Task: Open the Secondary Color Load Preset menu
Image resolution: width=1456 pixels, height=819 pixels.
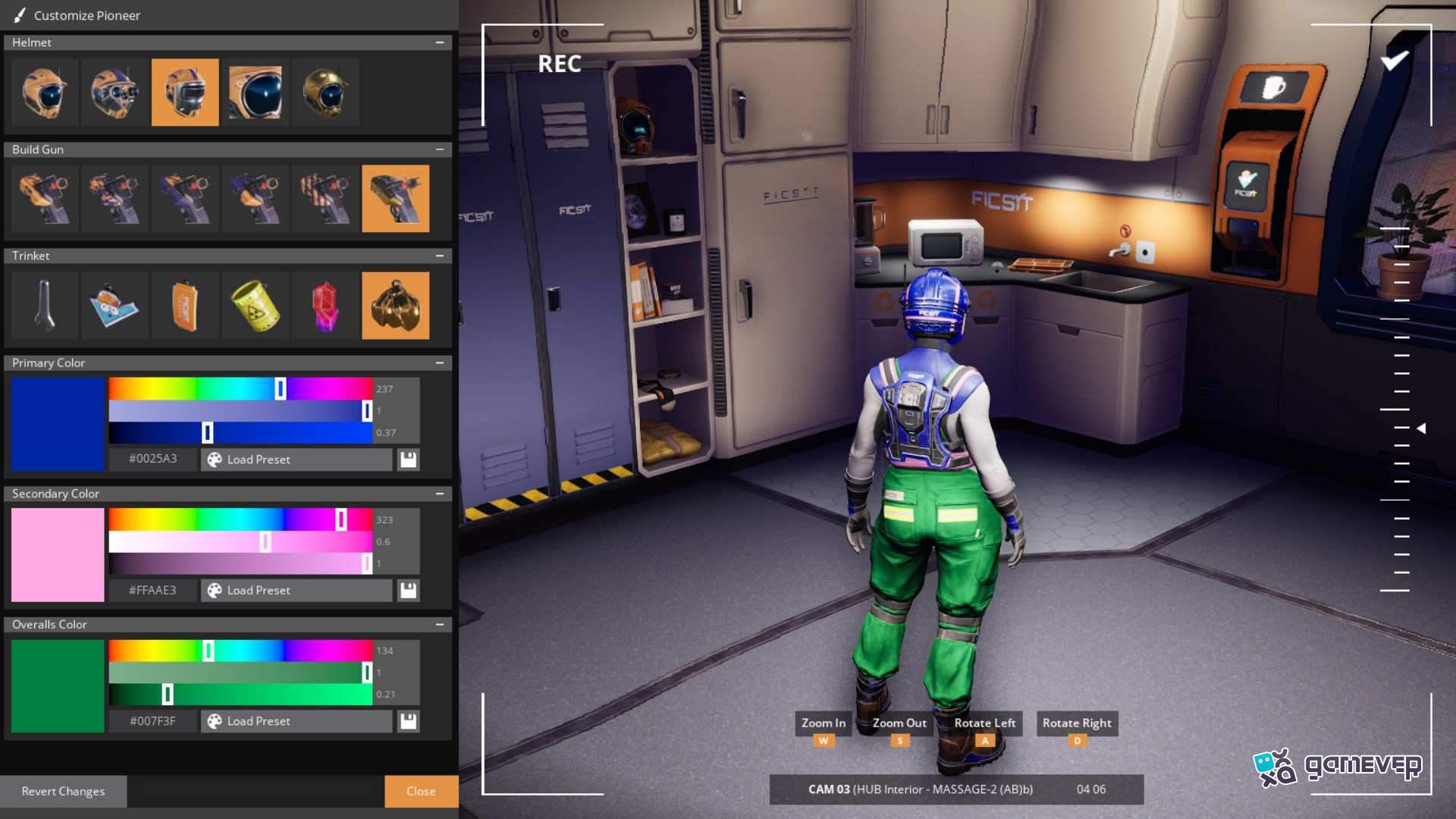Action: (x=296, y=590)
